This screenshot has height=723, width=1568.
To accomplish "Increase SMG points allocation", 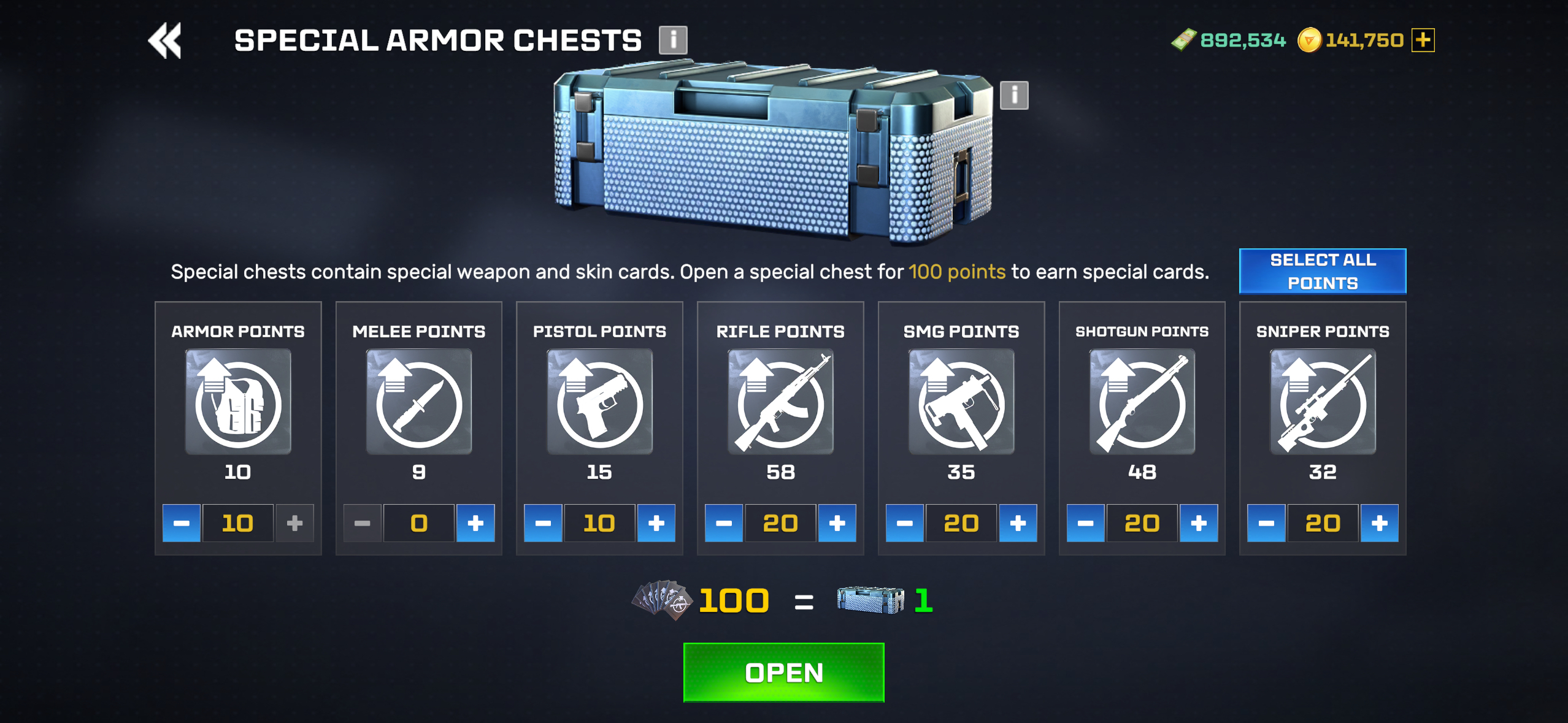I will tap(1018, 523).
